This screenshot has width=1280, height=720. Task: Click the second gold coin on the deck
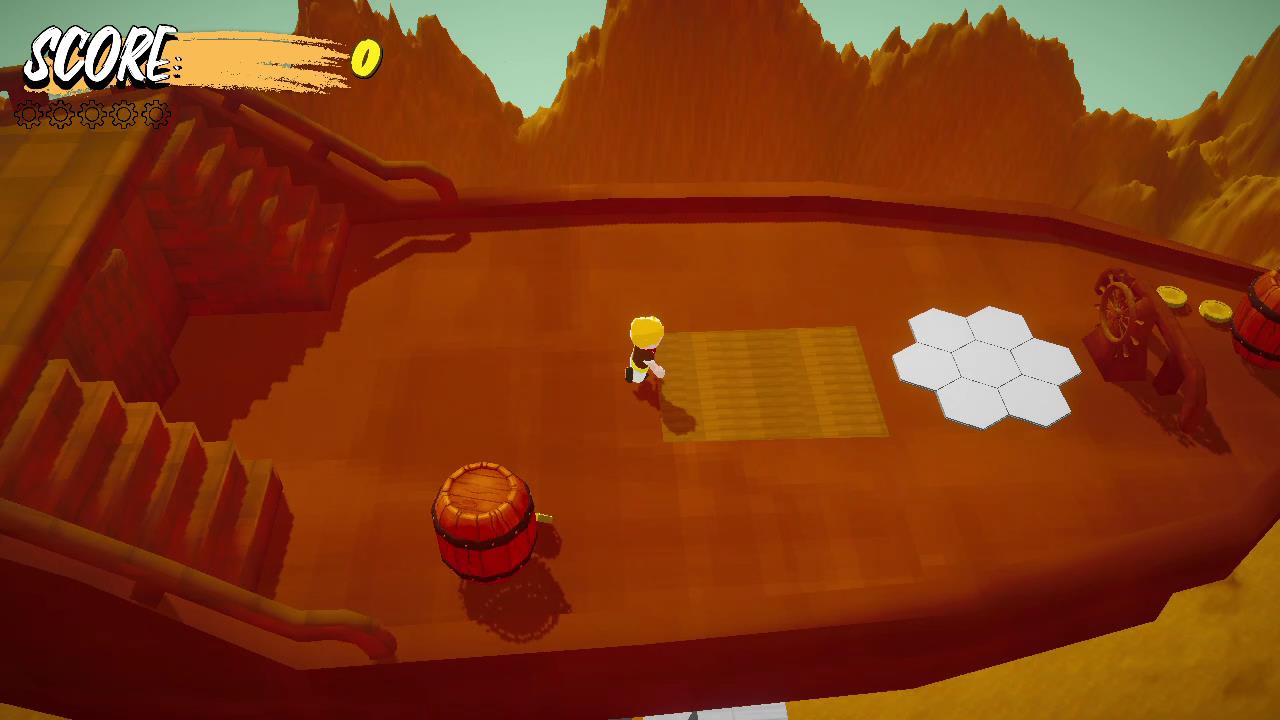pos(1214,310)
